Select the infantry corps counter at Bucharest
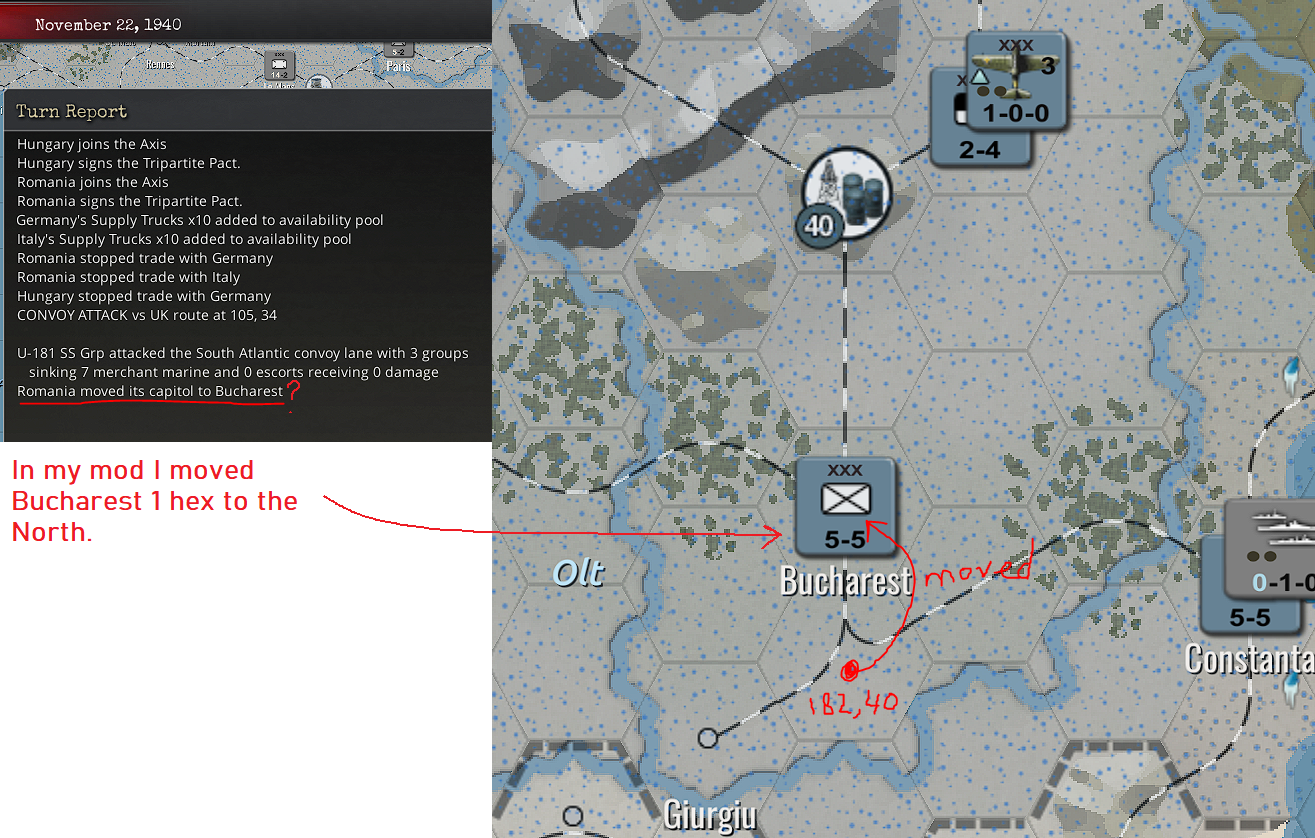The width and height of the screenshot is (1315, 838). 845,505
